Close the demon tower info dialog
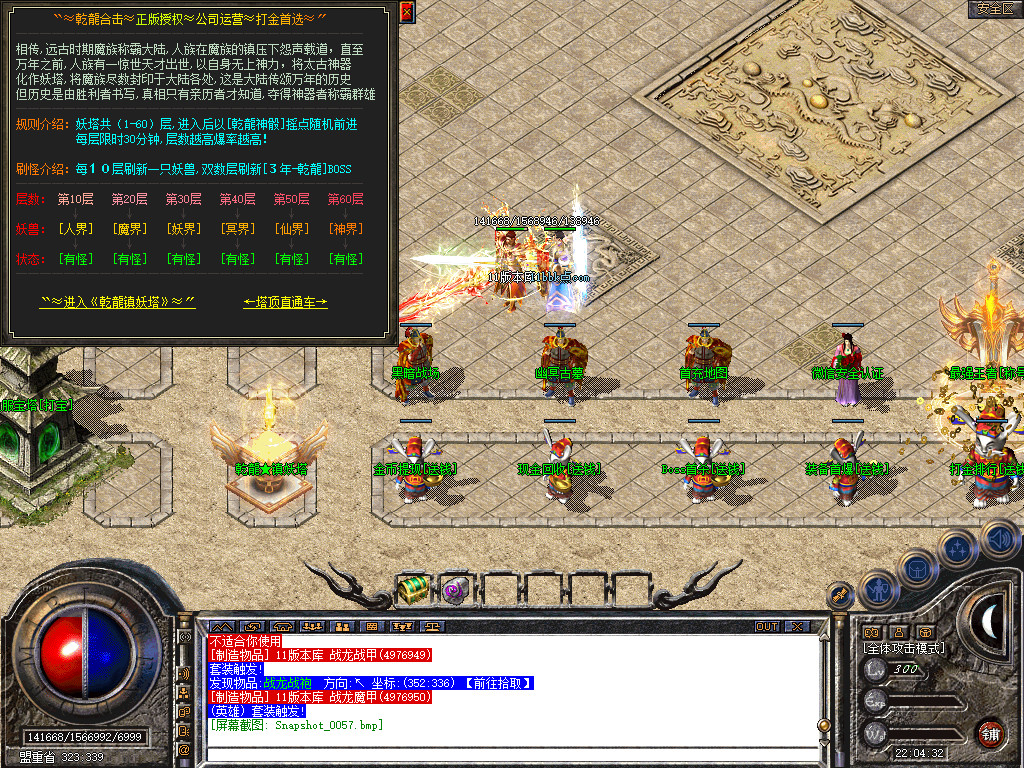 click(406, 12)
